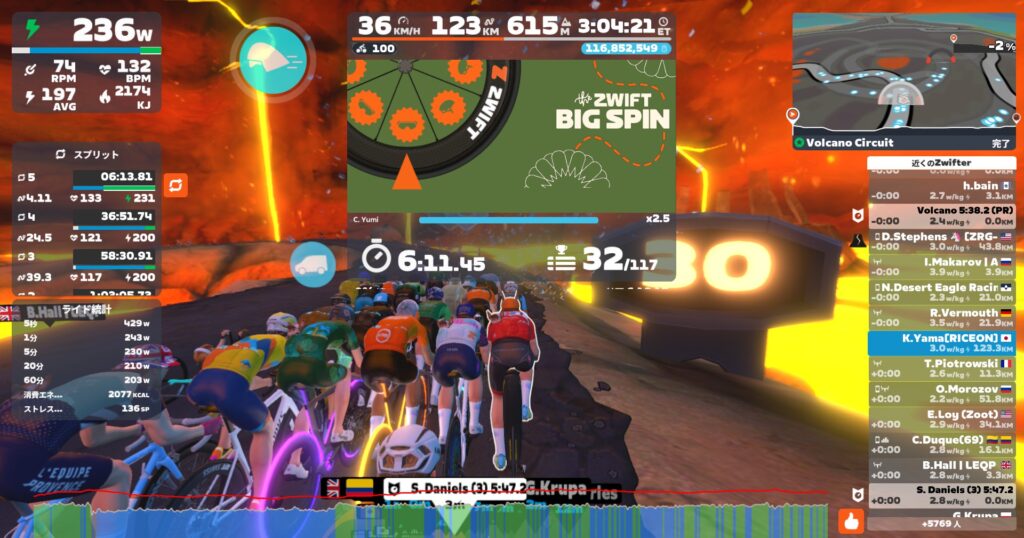Use the van draft power-up icon
Viewport: 1024px width, 538px height.
[314, 266]
